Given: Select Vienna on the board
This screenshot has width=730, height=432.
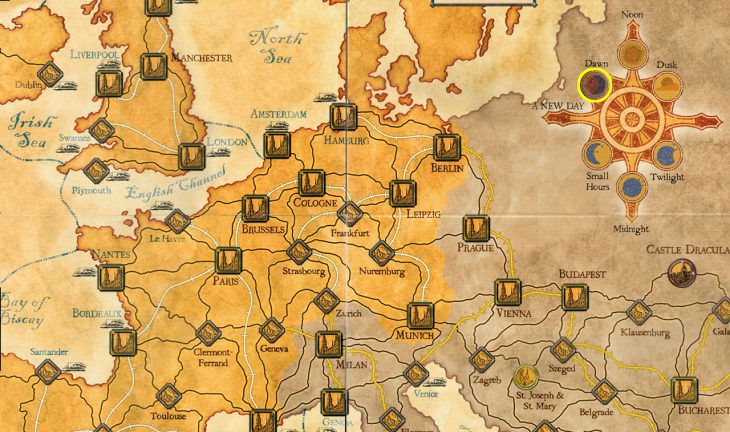Looking at the screenshot, I should pos(507,293).
